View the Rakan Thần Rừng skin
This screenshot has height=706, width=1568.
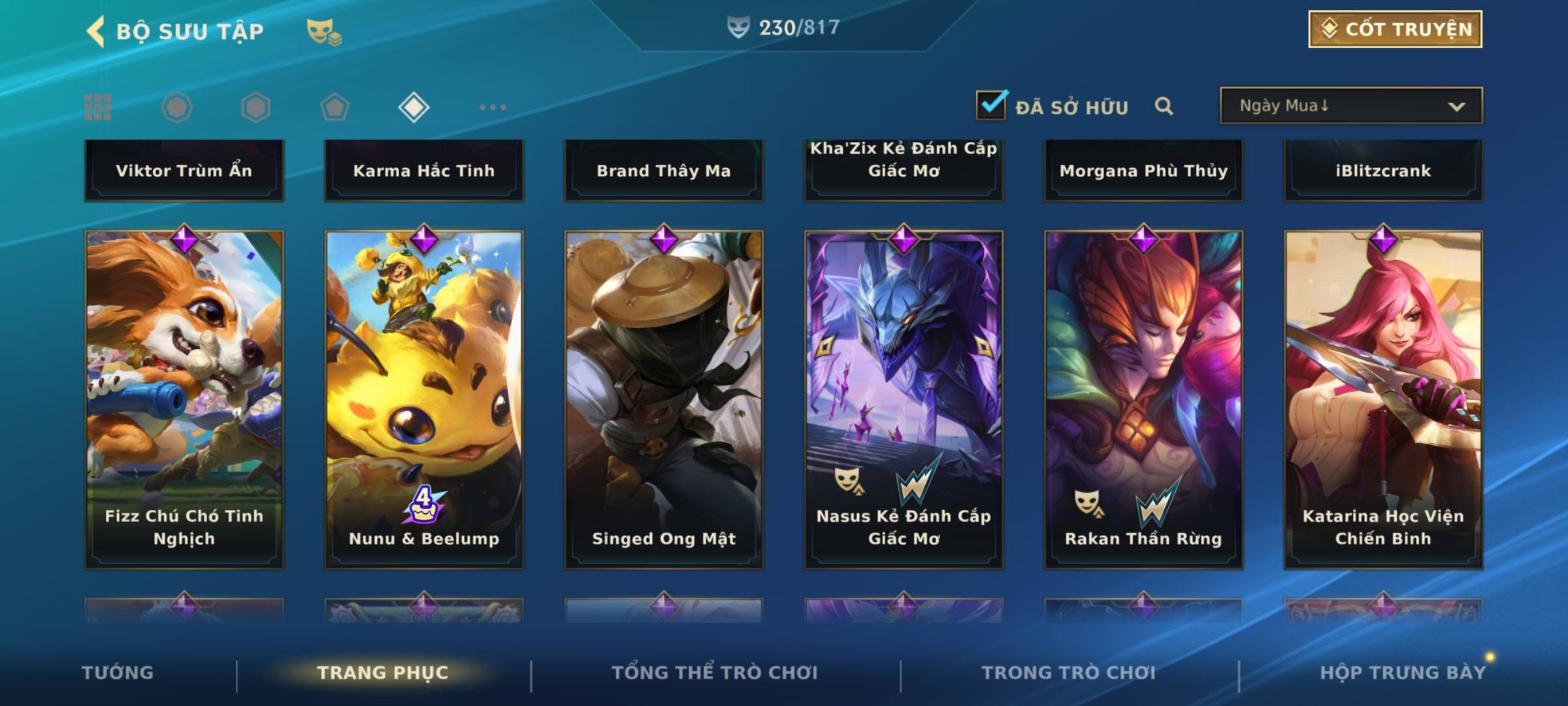1143,399
